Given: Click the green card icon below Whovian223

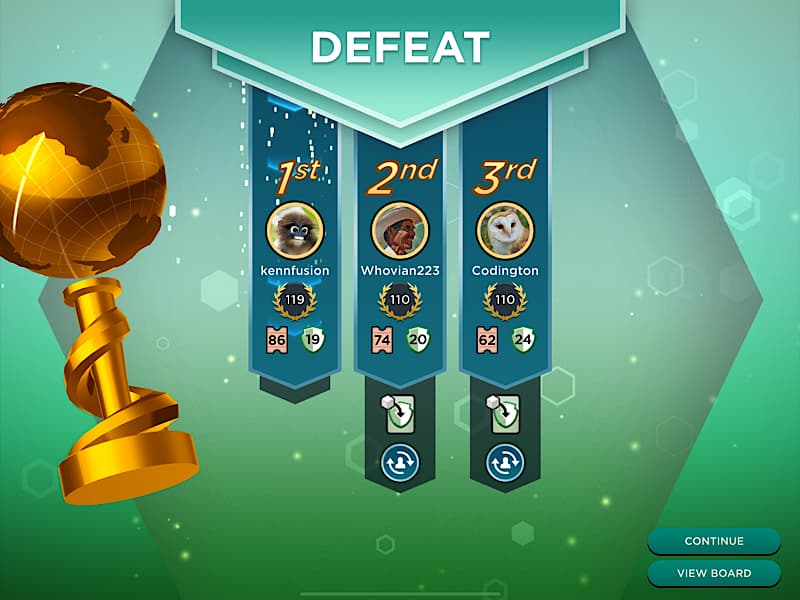Looking at the screenshot, I should pyautogui.click(x=399, y=413).
